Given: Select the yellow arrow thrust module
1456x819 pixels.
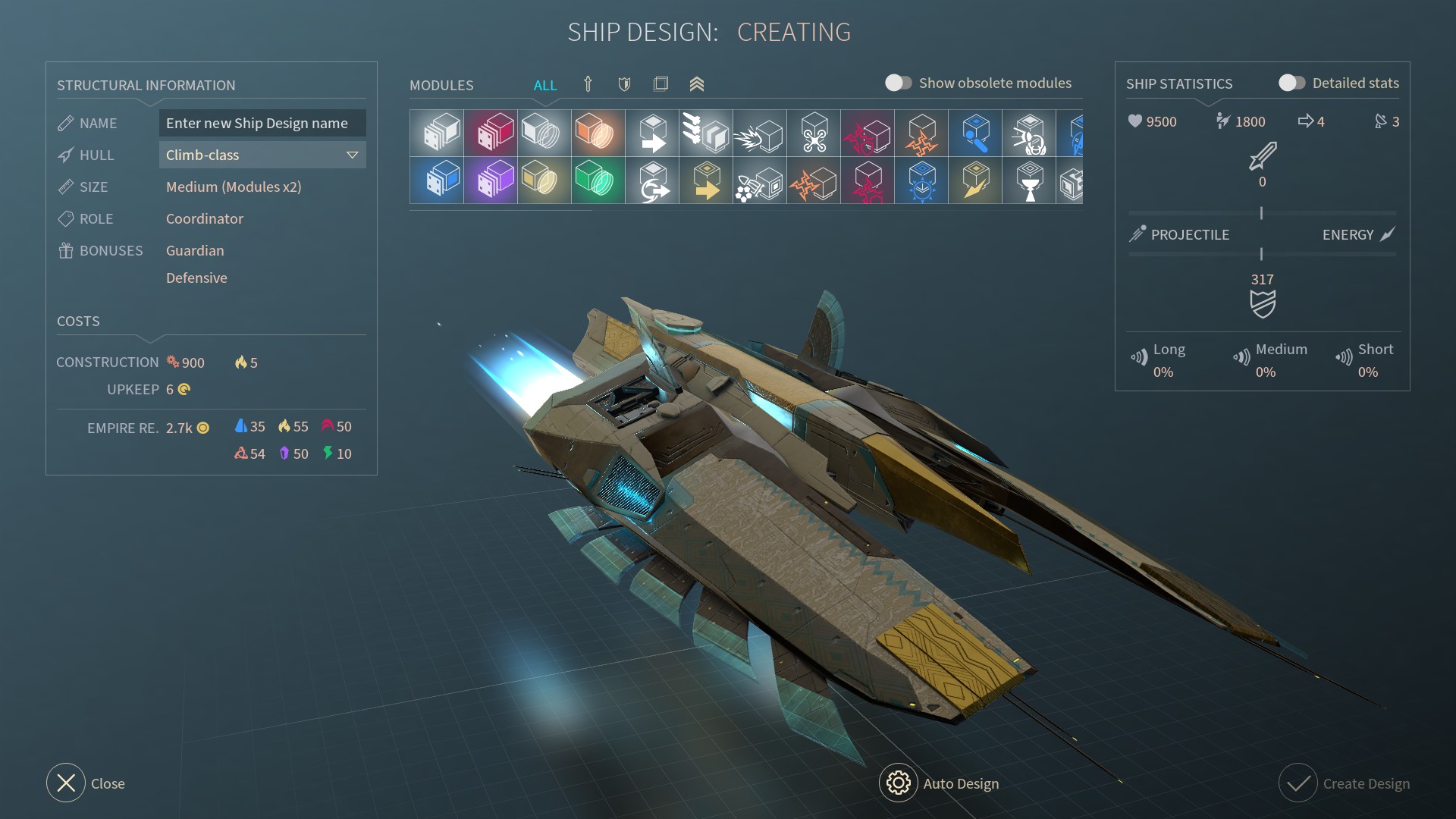Looking at the screenshot, I should [x=706, y=180].
